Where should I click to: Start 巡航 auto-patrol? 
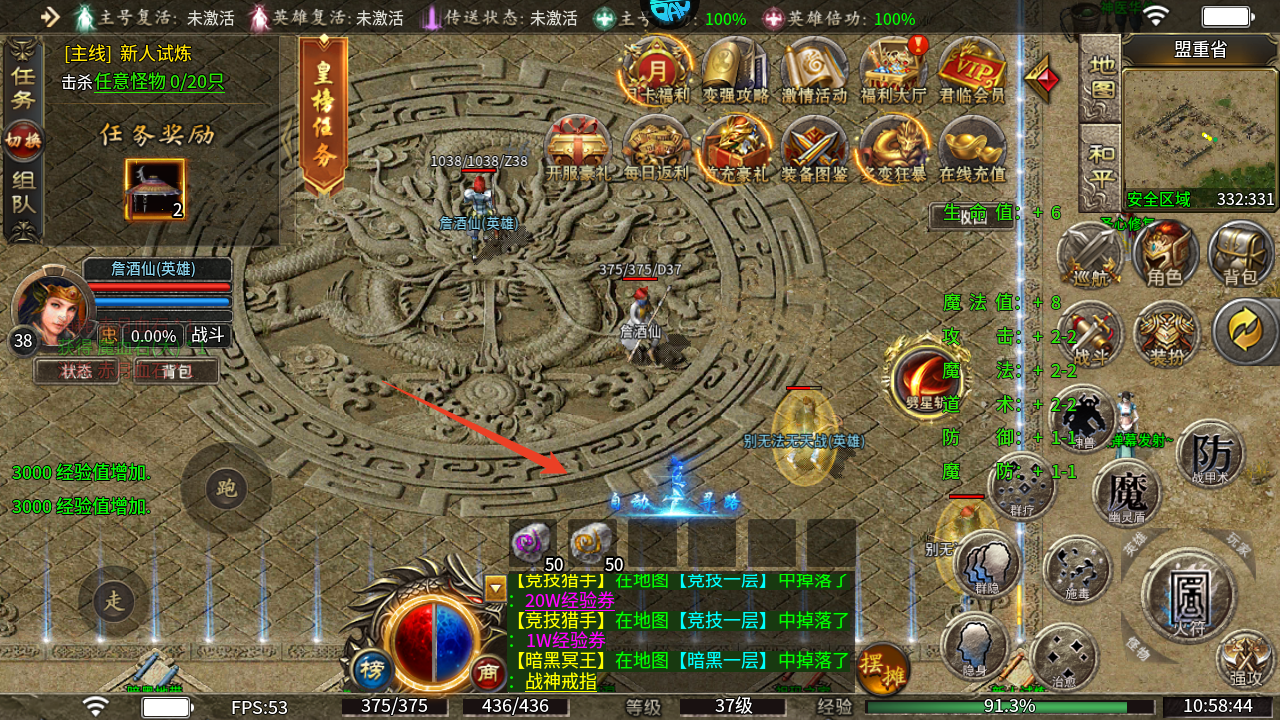point(1089,253)
